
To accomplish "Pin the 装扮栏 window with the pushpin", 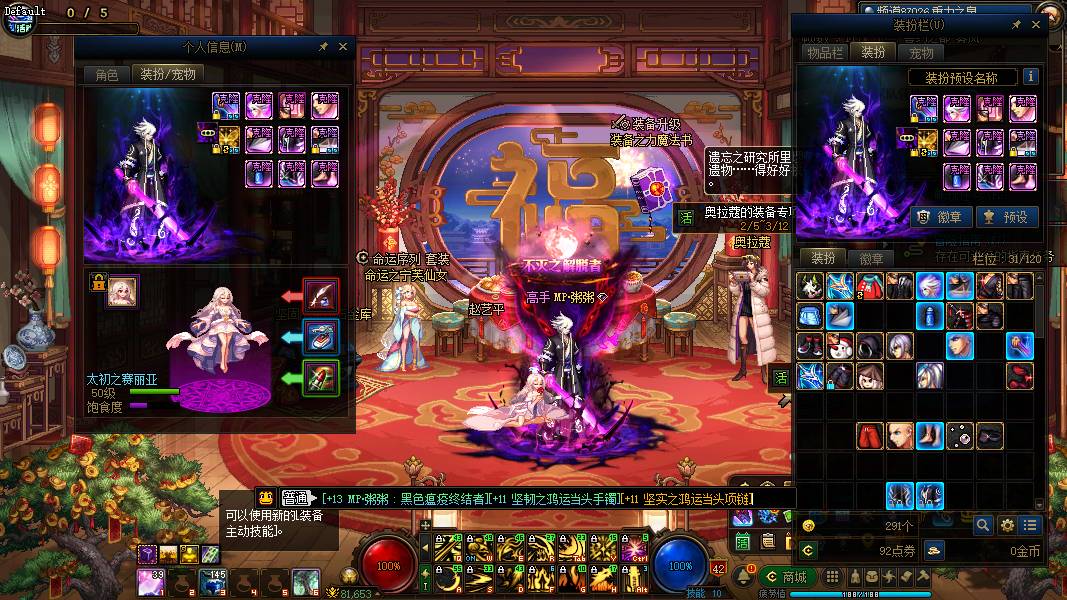I will (x=1016, y=24).
